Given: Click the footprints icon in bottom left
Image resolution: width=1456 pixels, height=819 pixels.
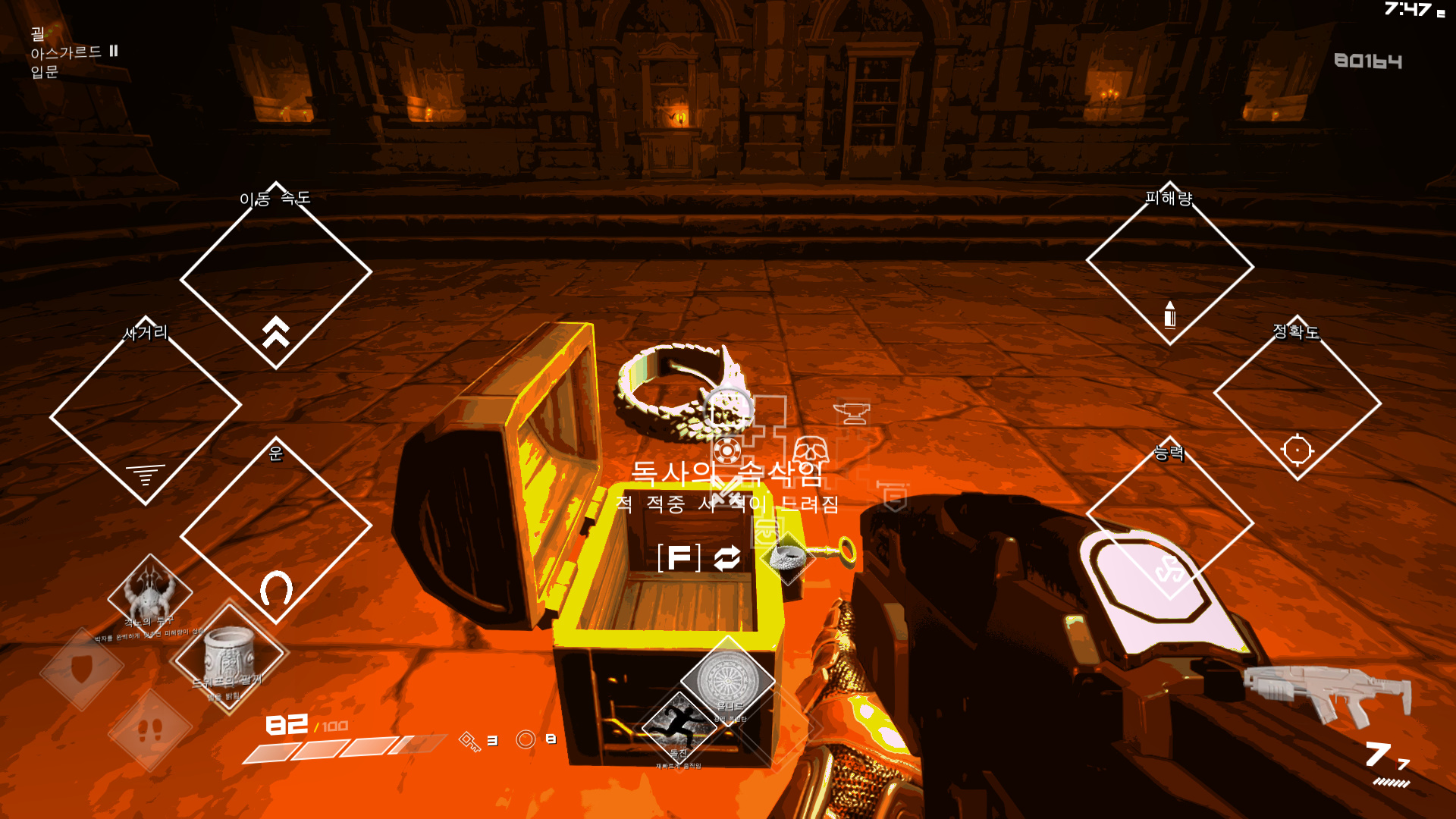Looking at the screenshot, I should coord(151,730).
